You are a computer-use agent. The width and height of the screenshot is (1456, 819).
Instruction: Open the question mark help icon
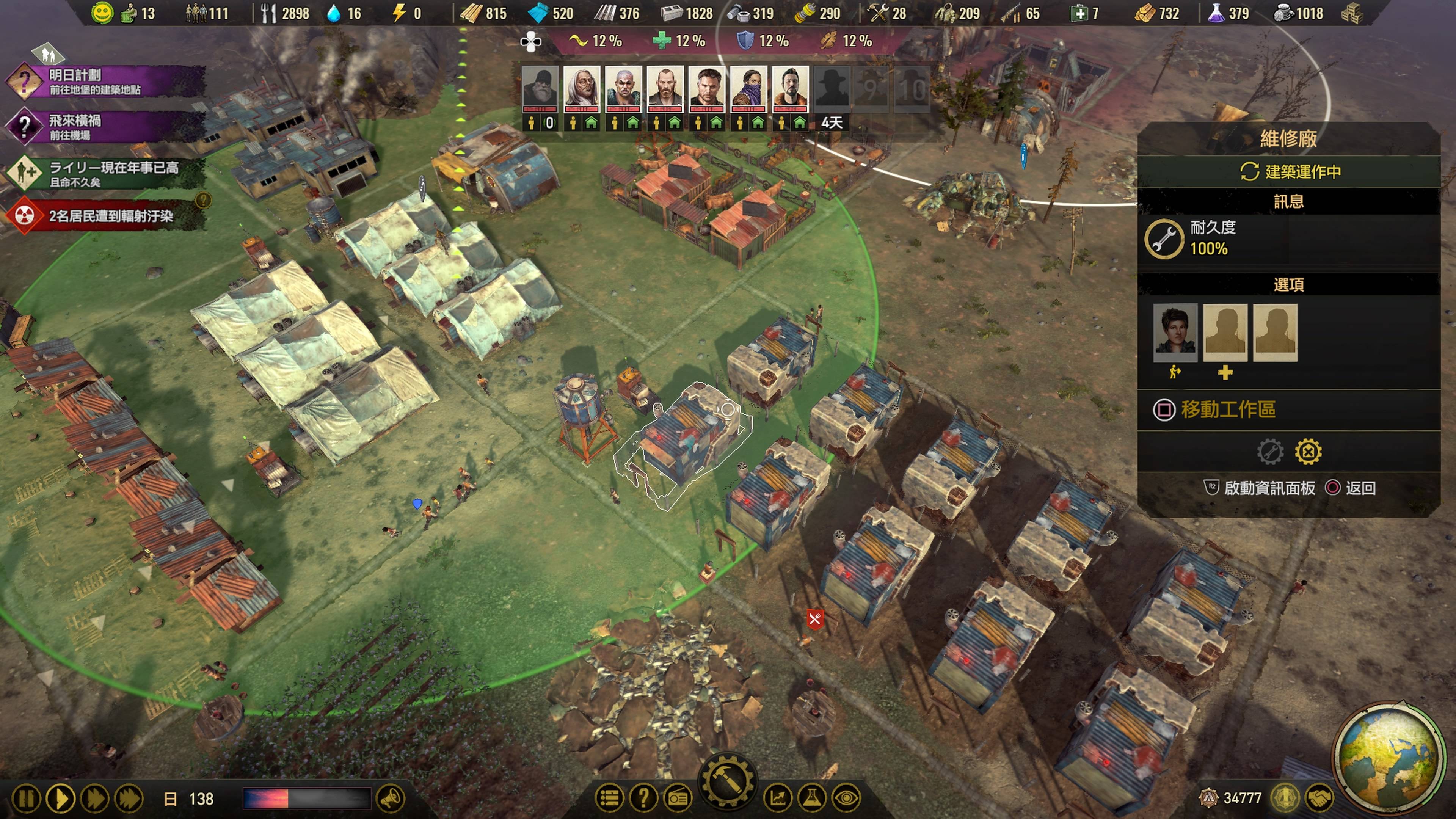[643, 798]
